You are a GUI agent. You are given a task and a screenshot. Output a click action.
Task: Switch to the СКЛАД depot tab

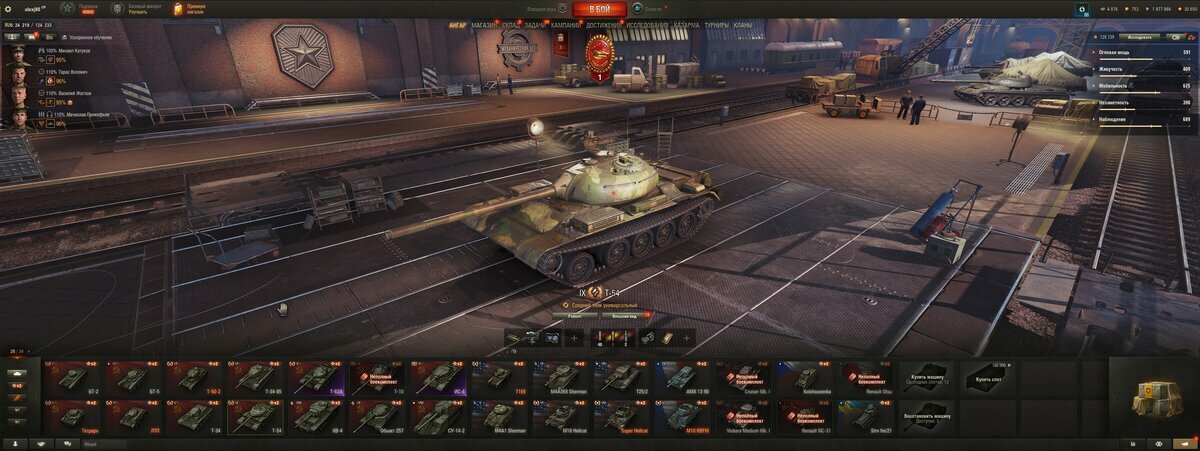pos(509,24)
